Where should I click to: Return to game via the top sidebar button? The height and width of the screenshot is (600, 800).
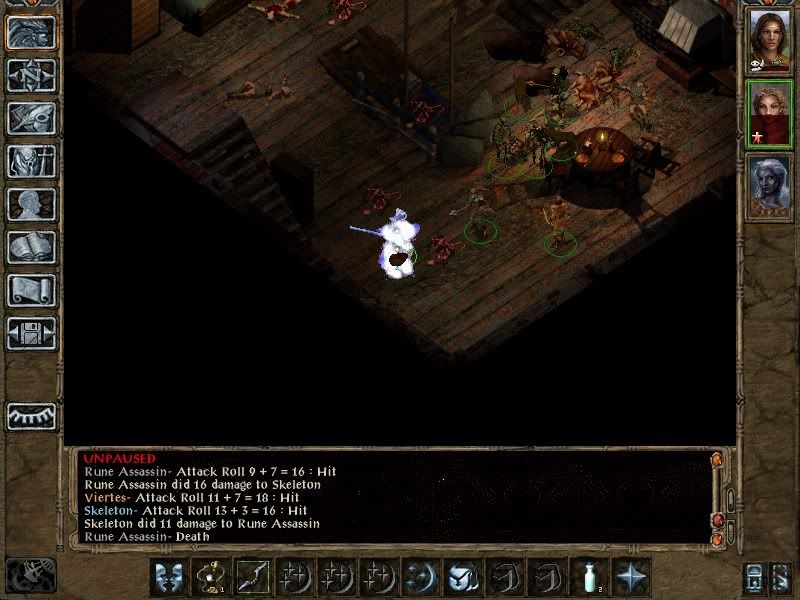click(x=31, y=32)
